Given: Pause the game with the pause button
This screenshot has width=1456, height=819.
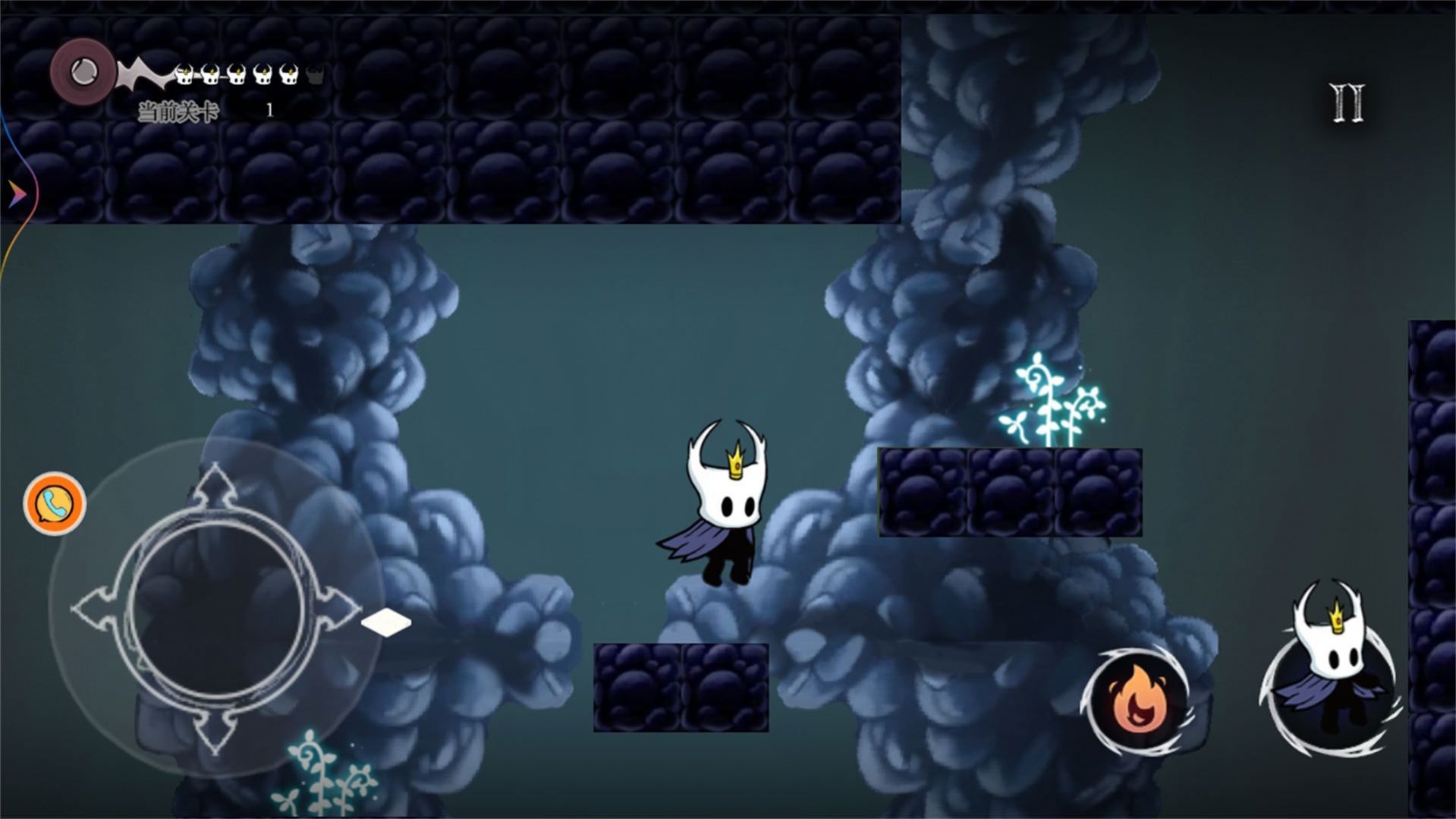Looking at the screenshot, I should pos(1348,103).
